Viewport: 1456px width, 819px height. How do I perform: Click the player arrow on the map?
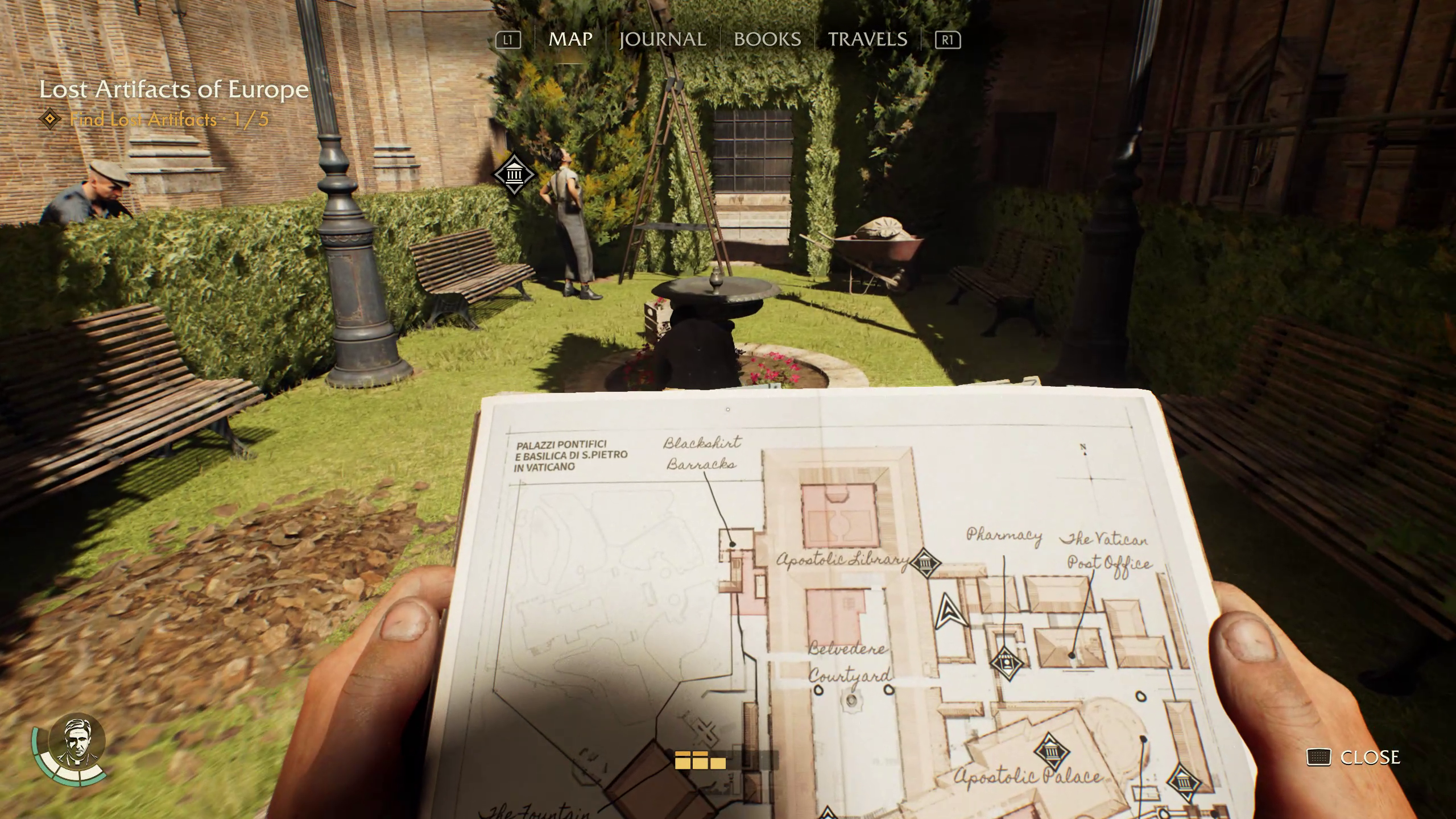pos(949,612)
